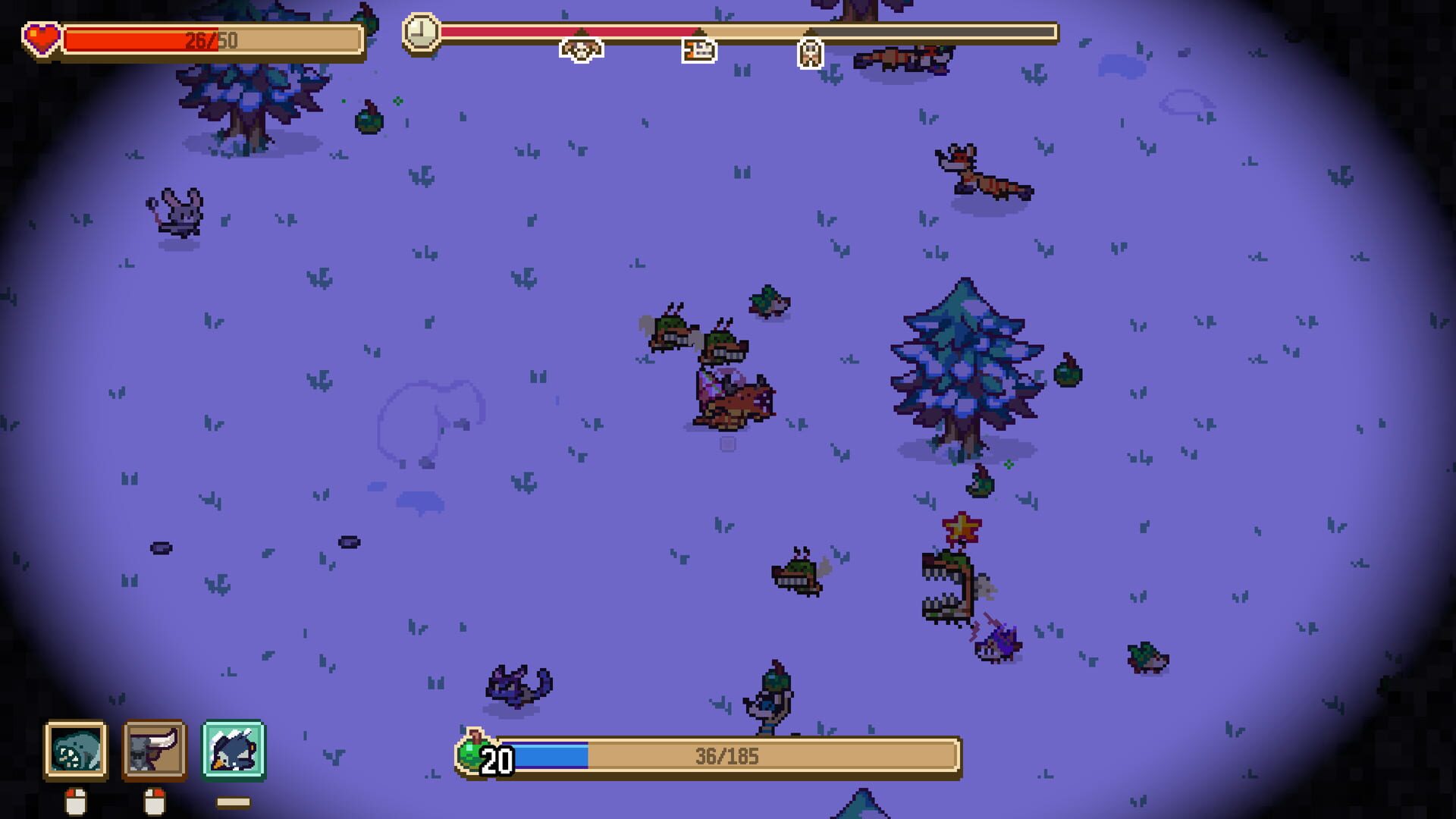Viewport: 1456px width, 819px height.
Task: Click the owl creature marker on the timer bar
Action: coord(811,53)
